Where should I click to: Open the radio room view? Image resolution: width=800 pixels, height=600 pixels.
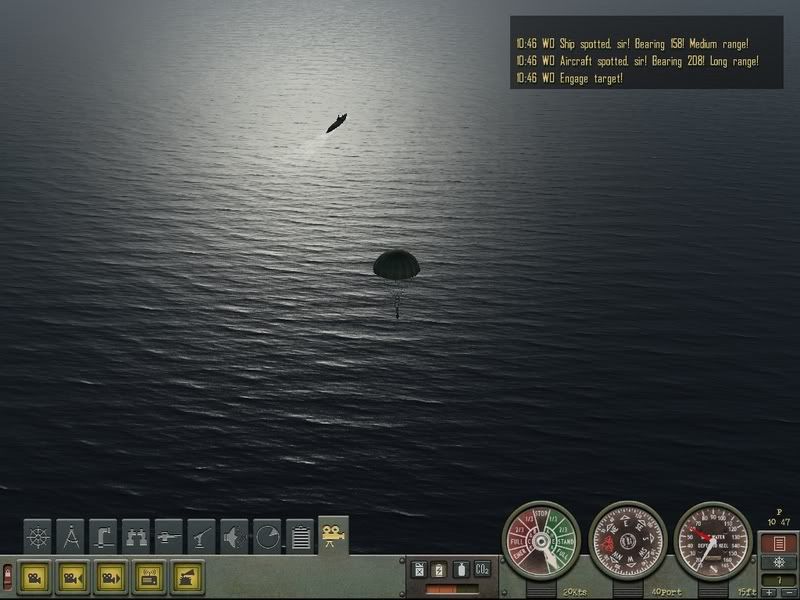tap(149, 577)
